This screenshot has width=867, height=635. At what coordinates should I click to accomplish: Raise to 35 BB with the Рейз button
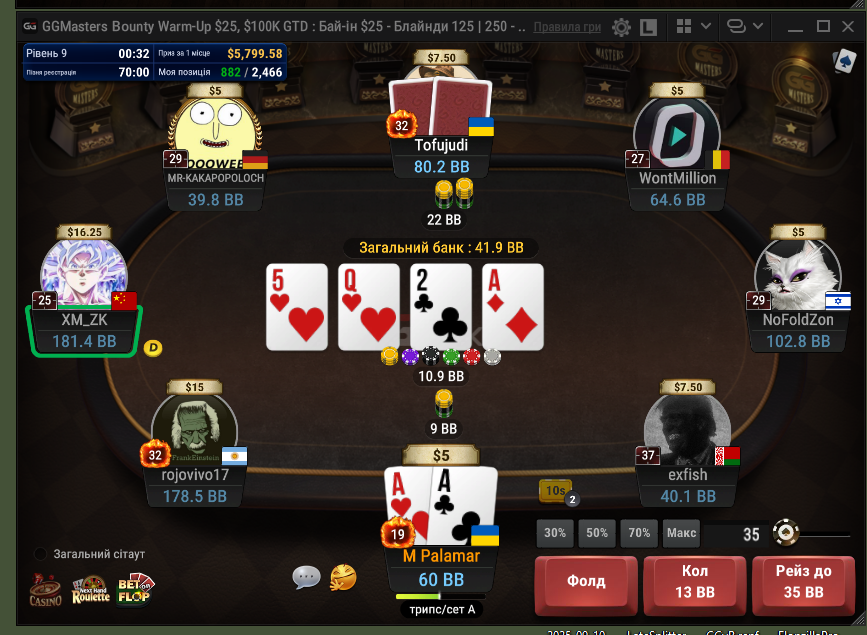click(803, 580)
